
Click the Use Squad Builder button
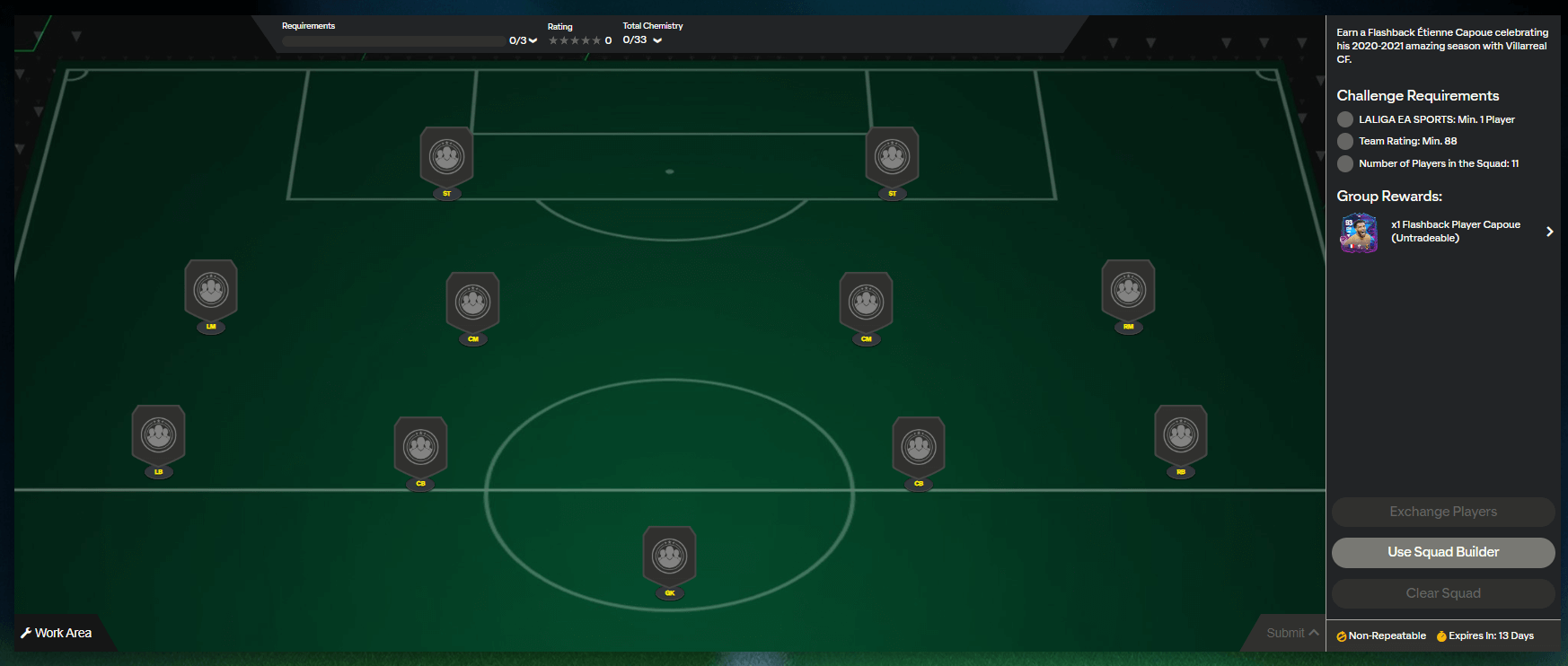click(x=1442, y=552)
